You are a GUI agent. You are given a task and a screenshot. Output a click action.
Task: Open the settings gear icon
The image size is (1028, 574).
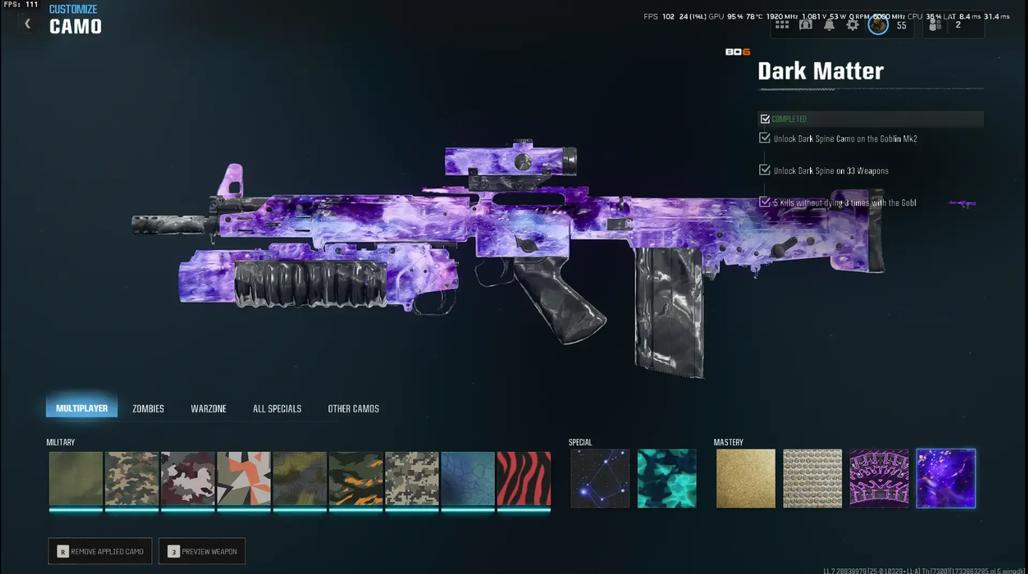[853, 25]
